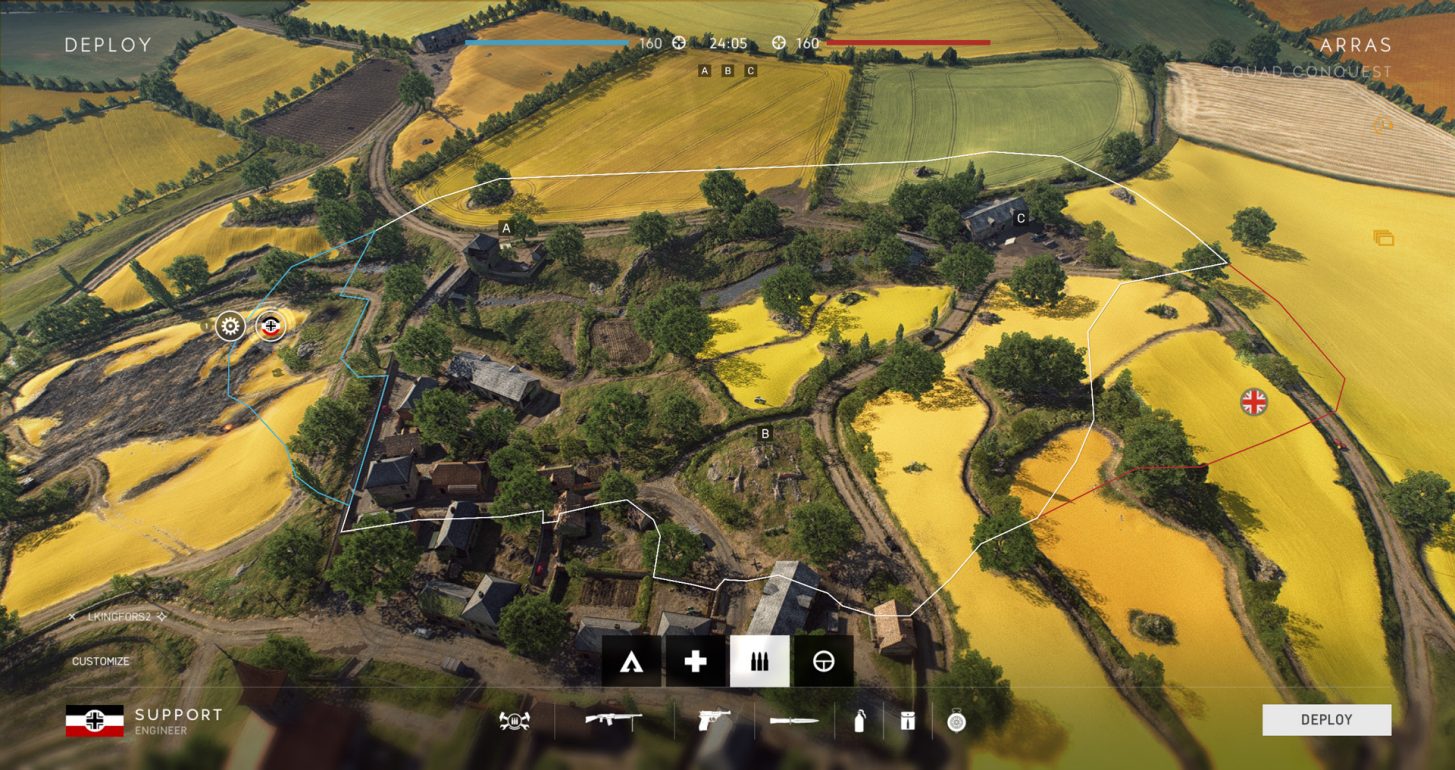Select the round anti-tank mine slot

click(955, 720)
